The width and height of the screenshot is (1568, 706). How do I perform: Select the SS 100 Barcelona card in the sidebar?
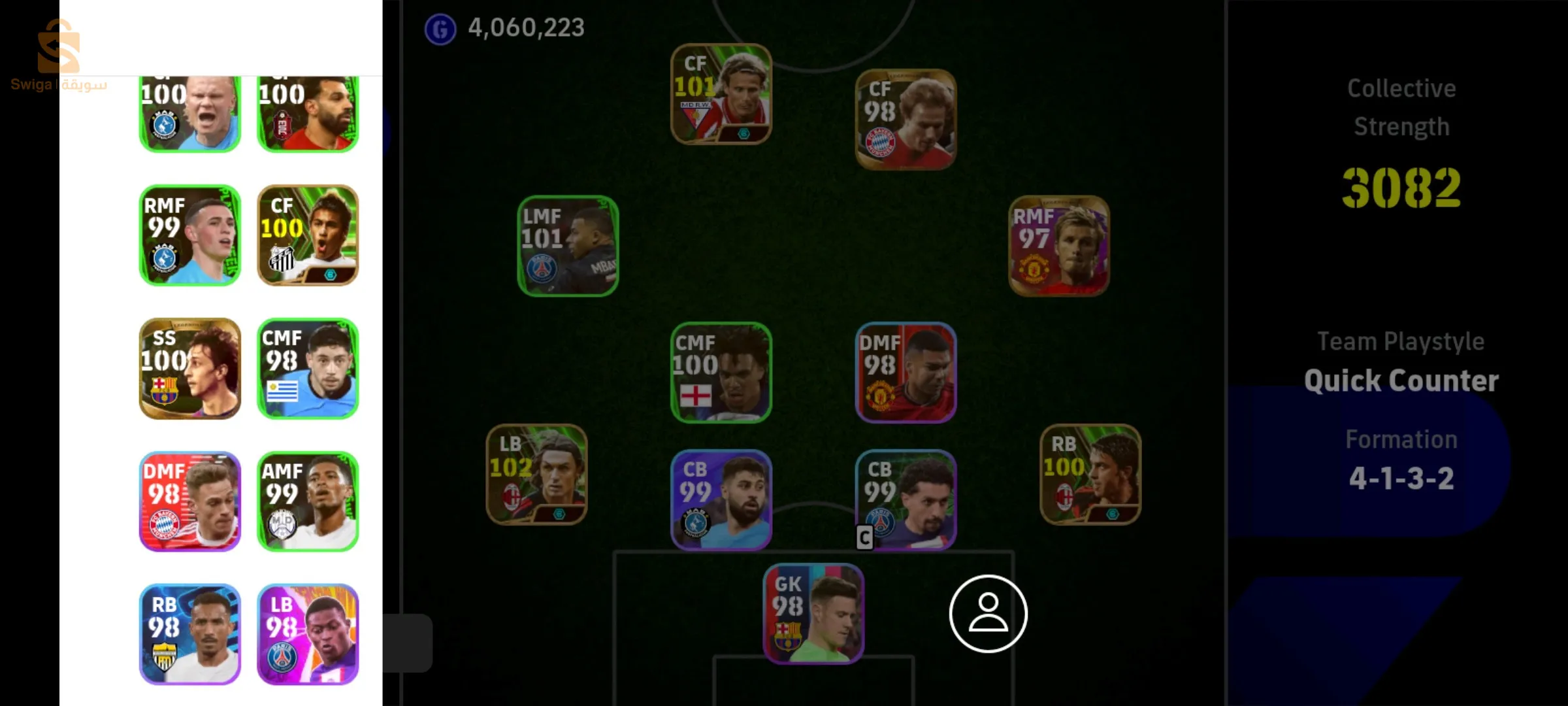pyautogui.click(x=189, y=368)
